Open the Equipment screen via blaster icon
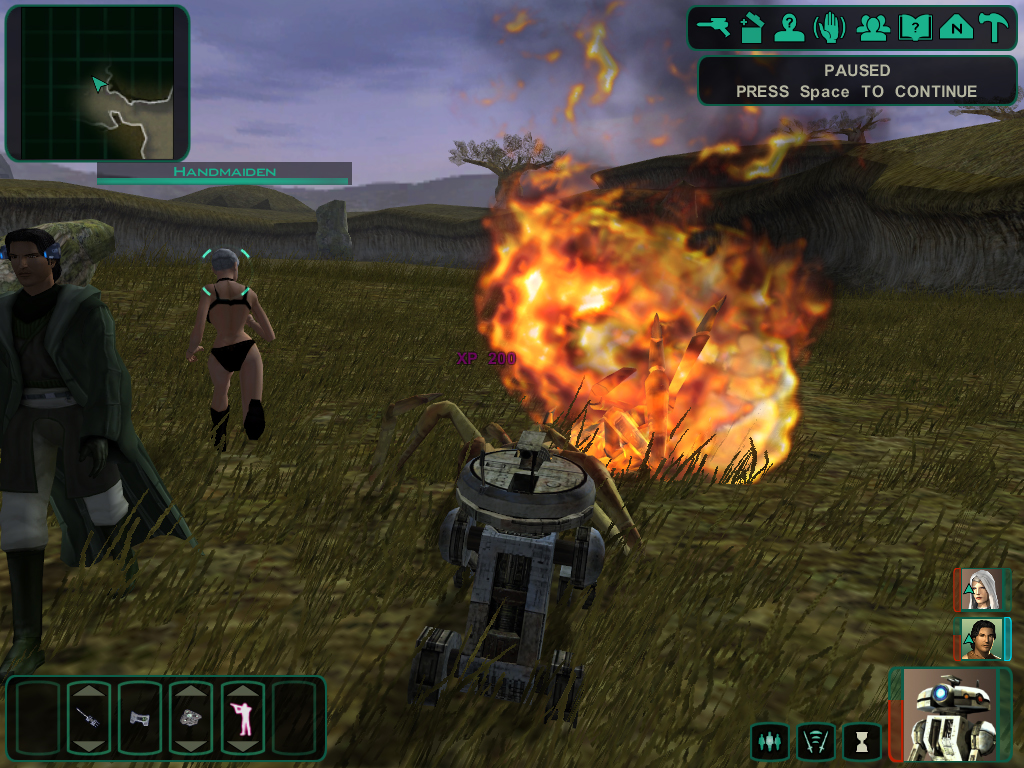Viewport: 1024px width, 768px height. 715,27
